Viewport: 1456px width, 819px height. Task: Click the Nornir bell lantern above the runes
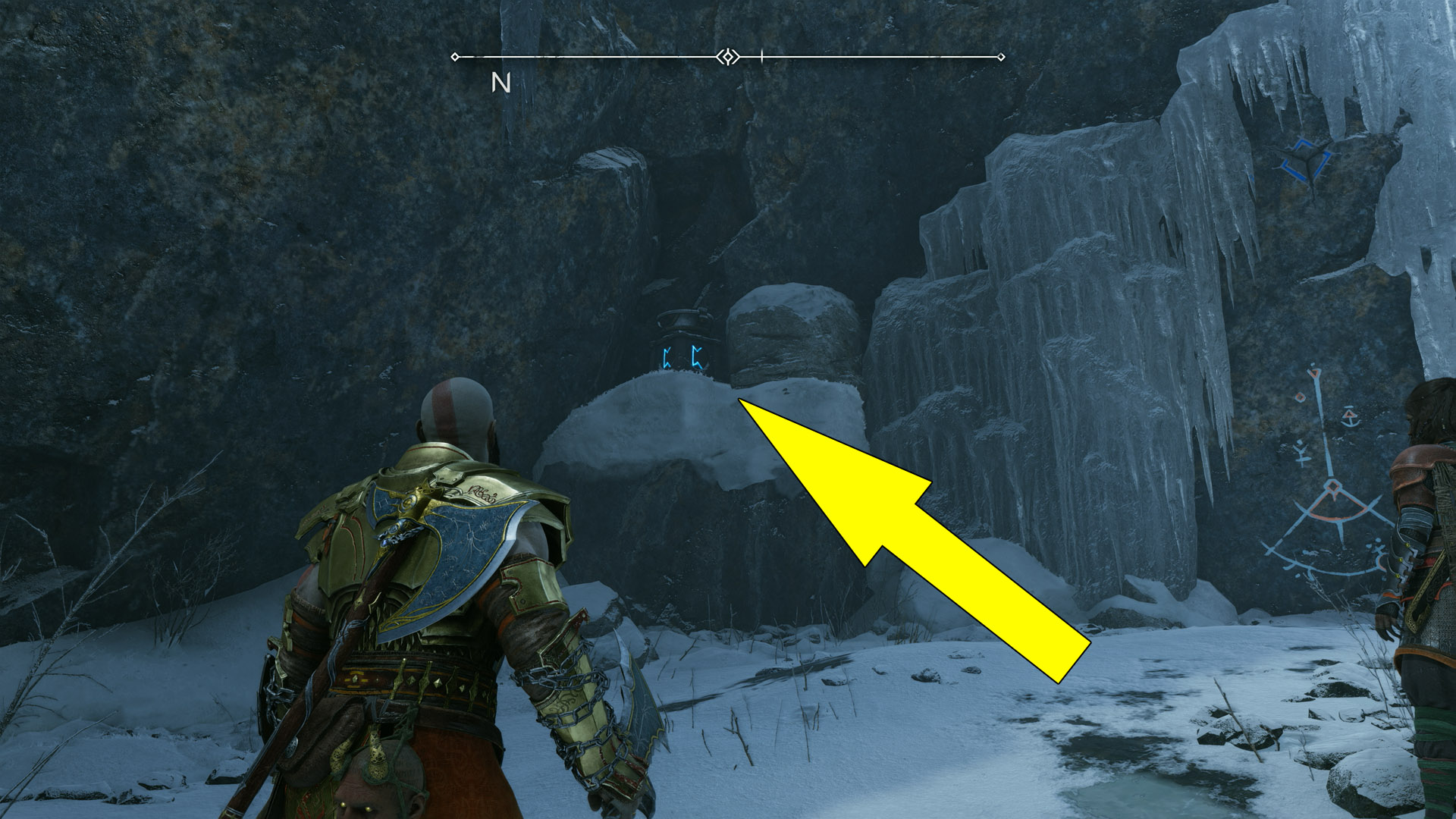[684, 320]
